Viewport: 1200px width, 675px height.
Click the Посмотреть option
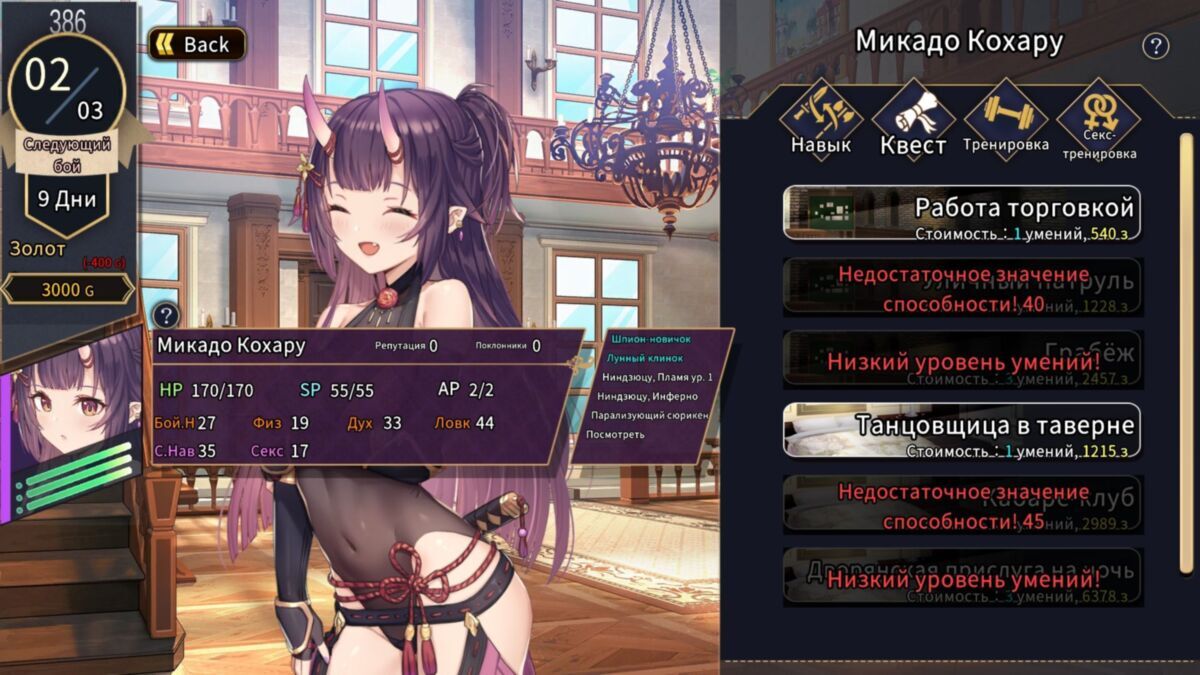tap(615, 434)
